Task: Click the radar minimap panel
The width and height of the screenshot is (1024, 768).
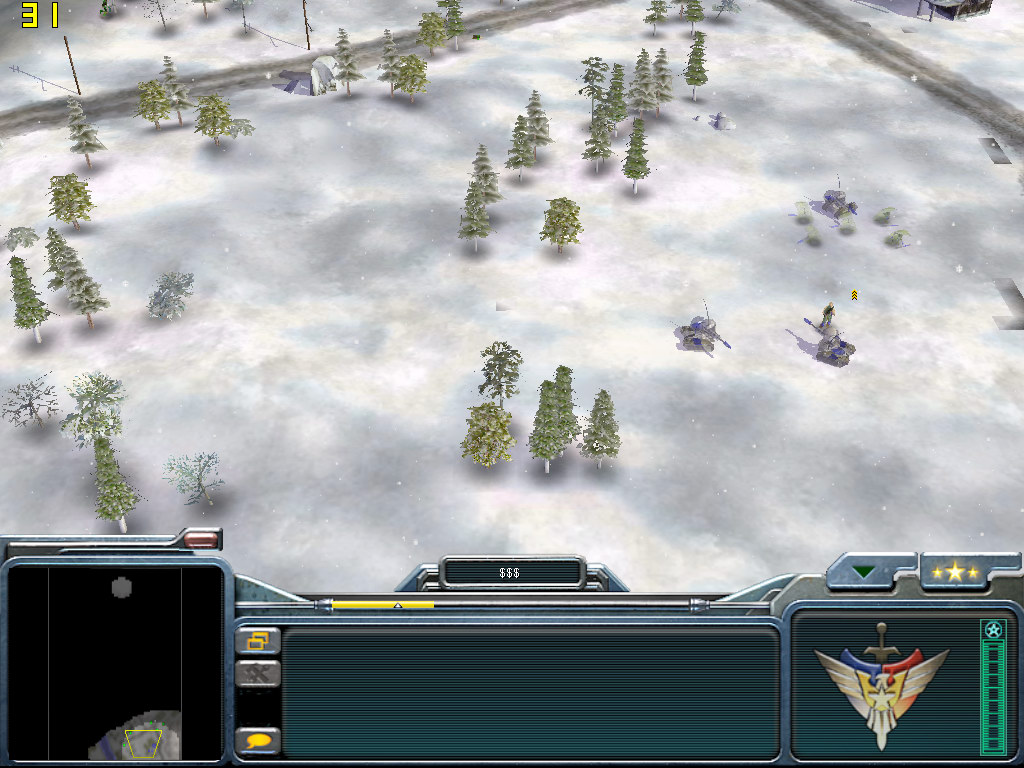Action: tap(115, 664)
